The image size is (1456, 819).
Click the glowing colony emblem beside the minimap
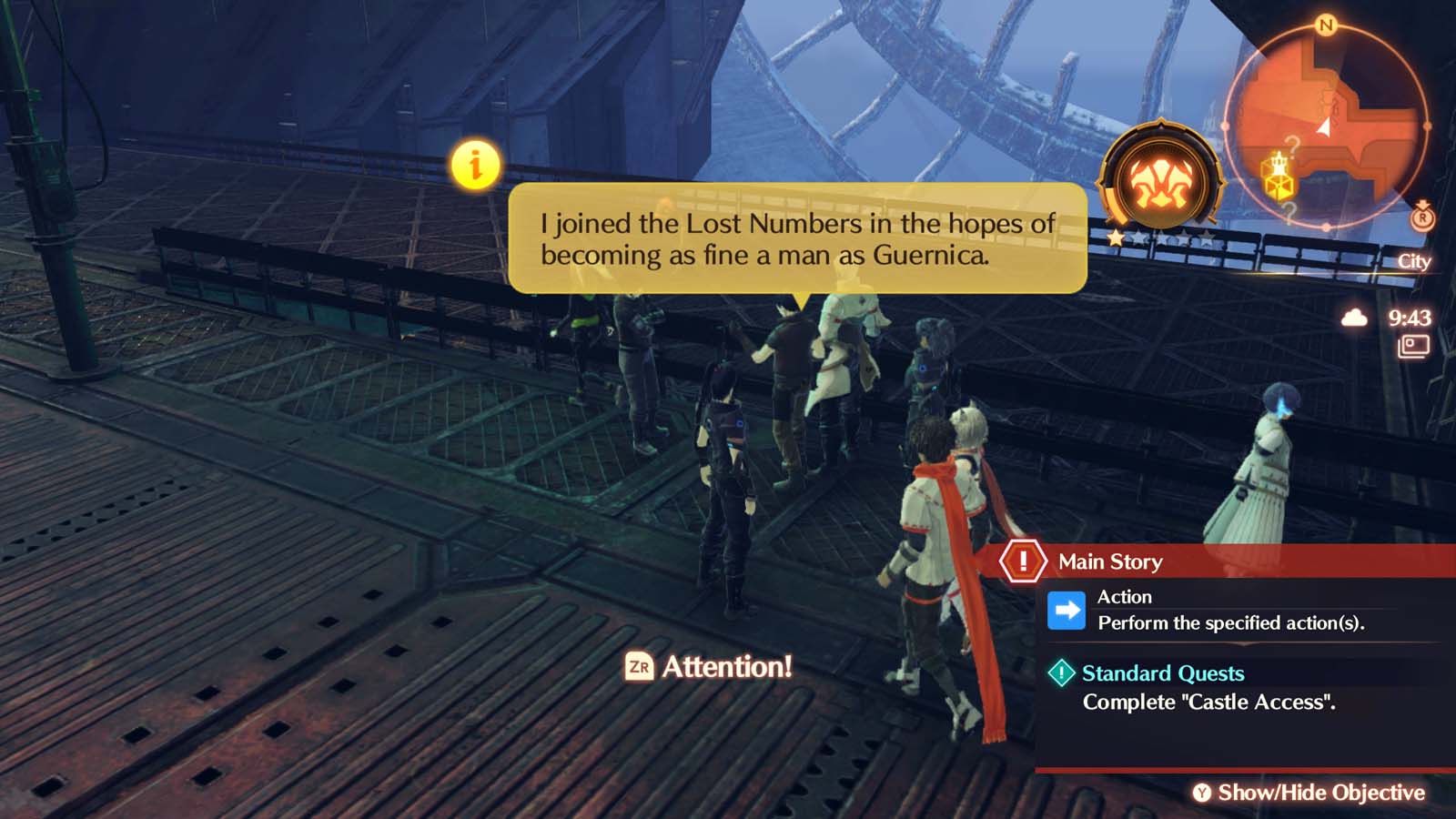[1162, 179]
